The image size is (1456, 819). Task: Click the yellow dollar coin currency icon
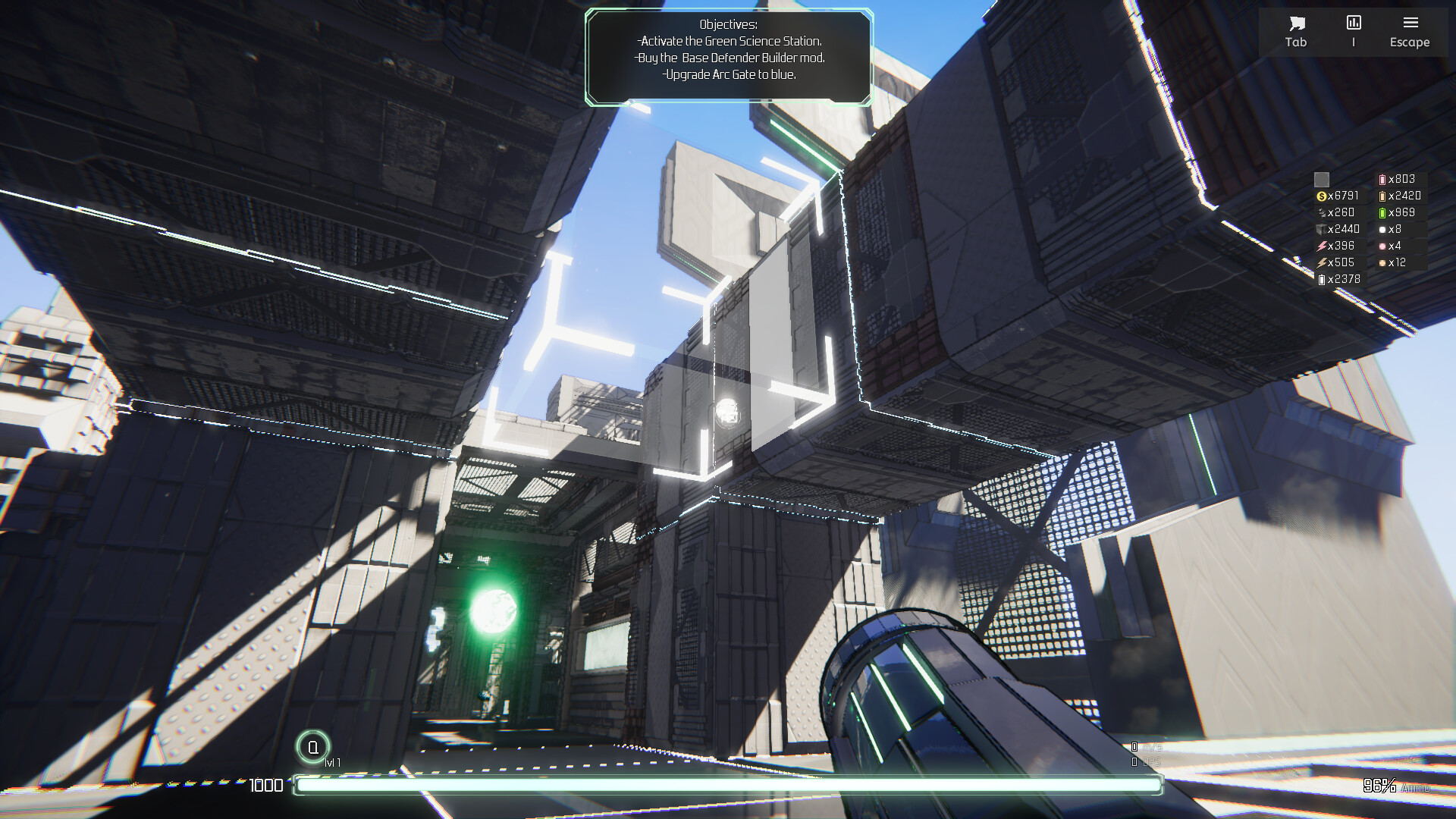click(1322, 196)
